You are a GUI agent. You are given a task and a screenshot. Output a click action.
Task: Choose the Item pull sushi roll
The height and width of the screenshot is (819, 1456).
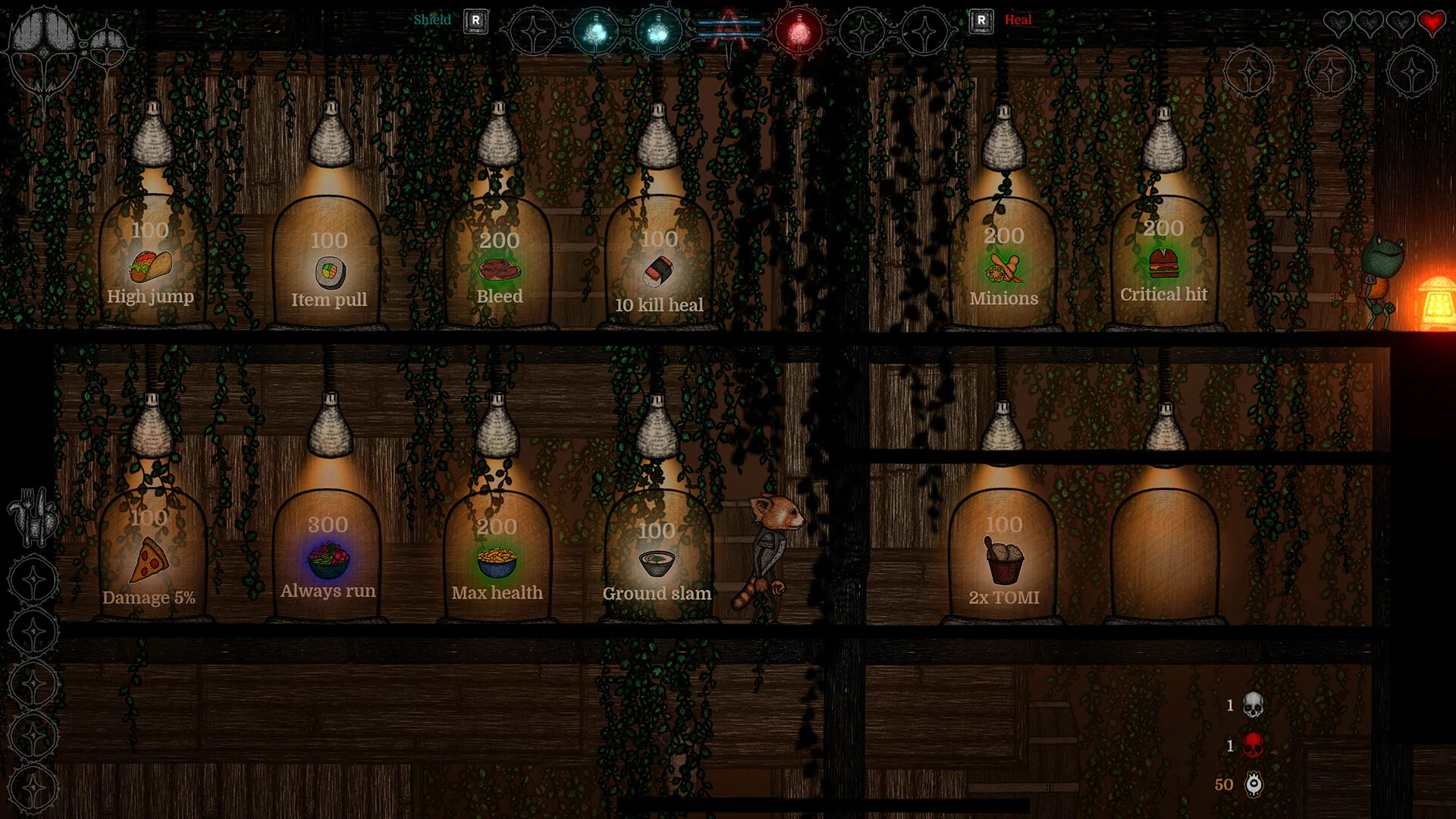[330, 272]
